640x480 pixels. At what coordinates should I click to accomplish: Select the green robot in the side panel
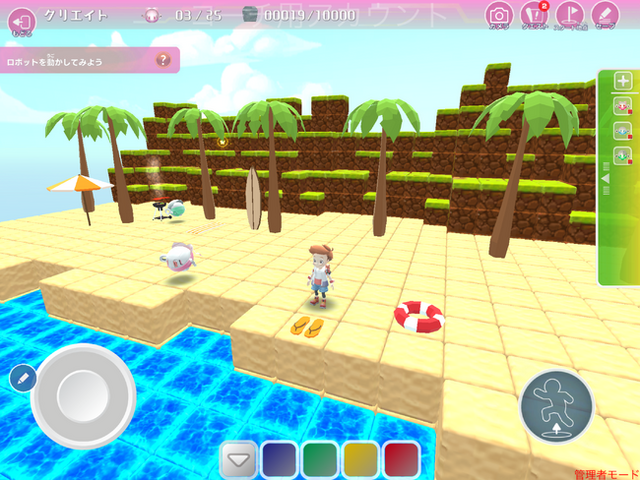point(622,155)
